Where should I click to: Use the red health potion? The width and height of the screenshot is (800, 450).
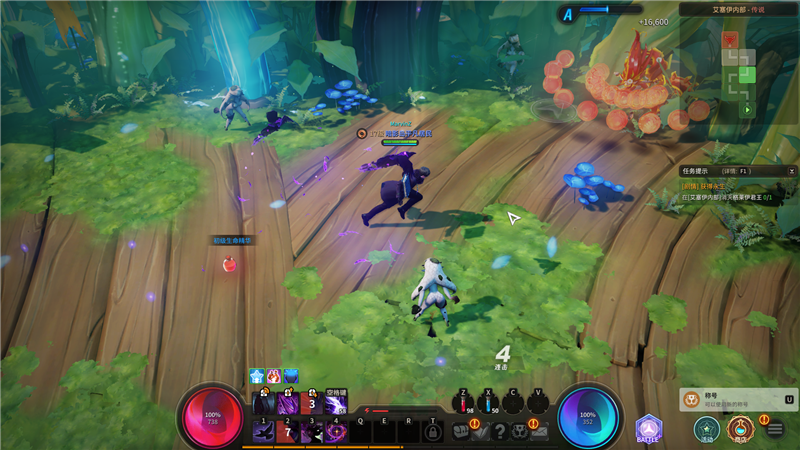(x=464, y=404)
